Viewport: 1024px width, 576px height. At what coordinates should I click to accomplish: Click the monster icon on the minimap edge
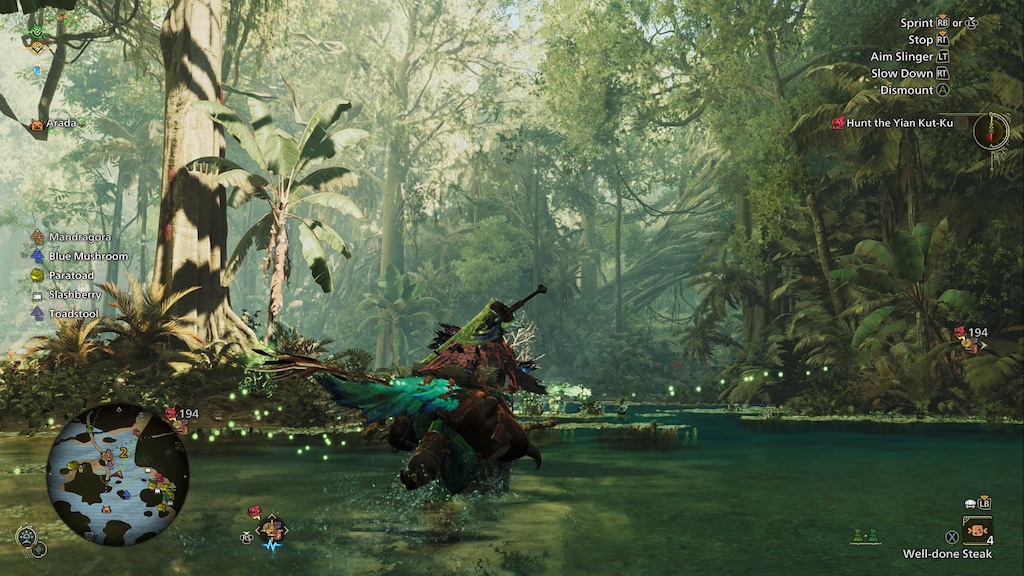(x=170, y=413)
